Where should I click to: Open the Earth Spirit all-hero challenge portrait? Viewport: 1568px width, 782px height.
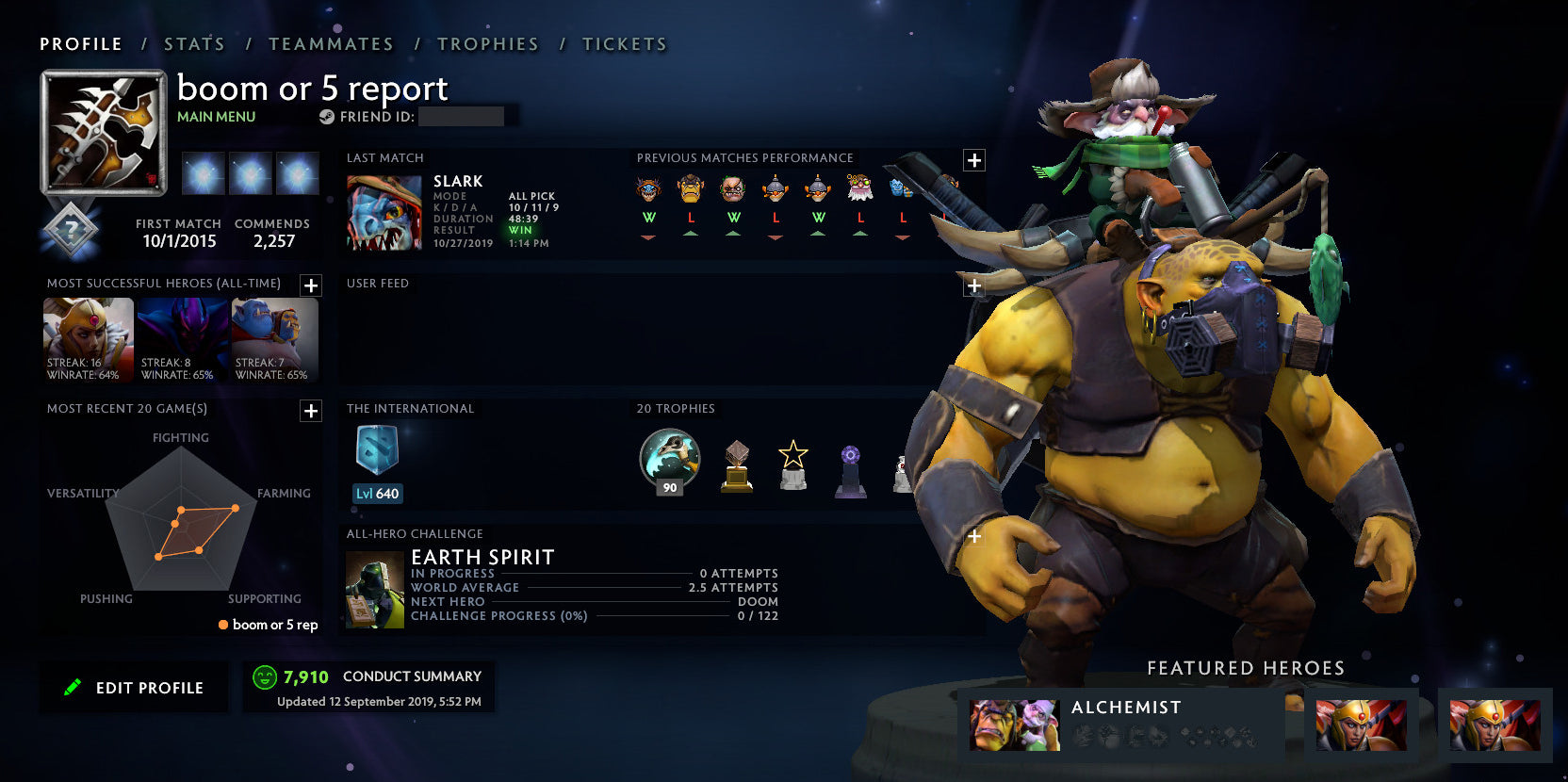(x=374, y=587)
